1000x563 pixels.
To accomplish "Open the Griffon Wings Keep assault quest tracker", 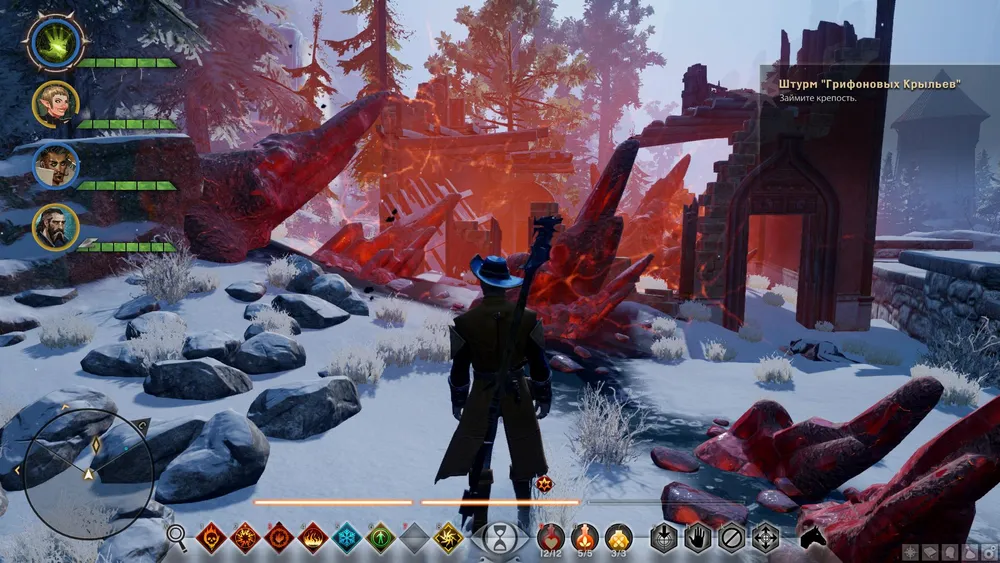I will pos(869,85).
